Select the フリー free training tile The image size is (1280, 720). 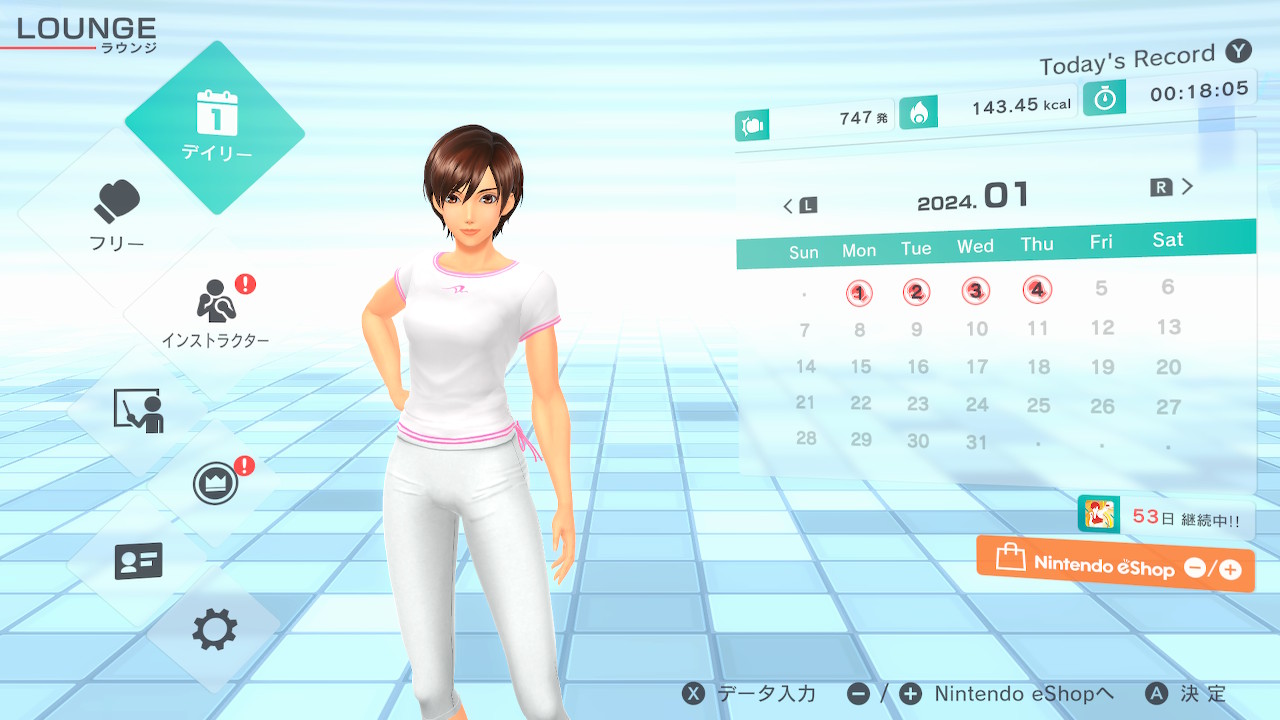(118, 215)
